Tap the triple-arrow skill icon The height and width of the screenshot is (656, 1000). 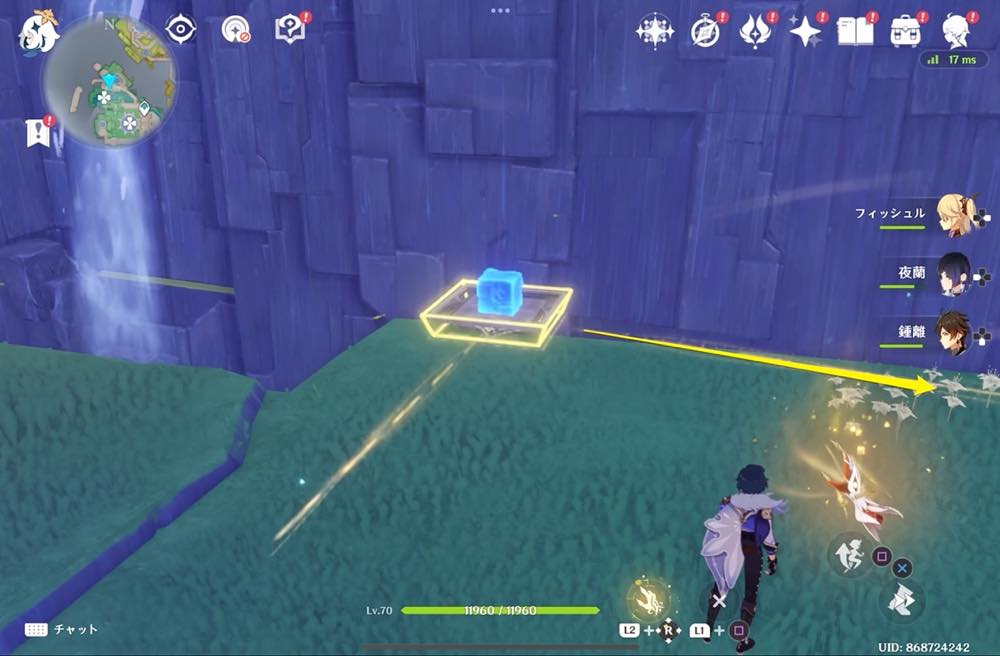(904, 600)
